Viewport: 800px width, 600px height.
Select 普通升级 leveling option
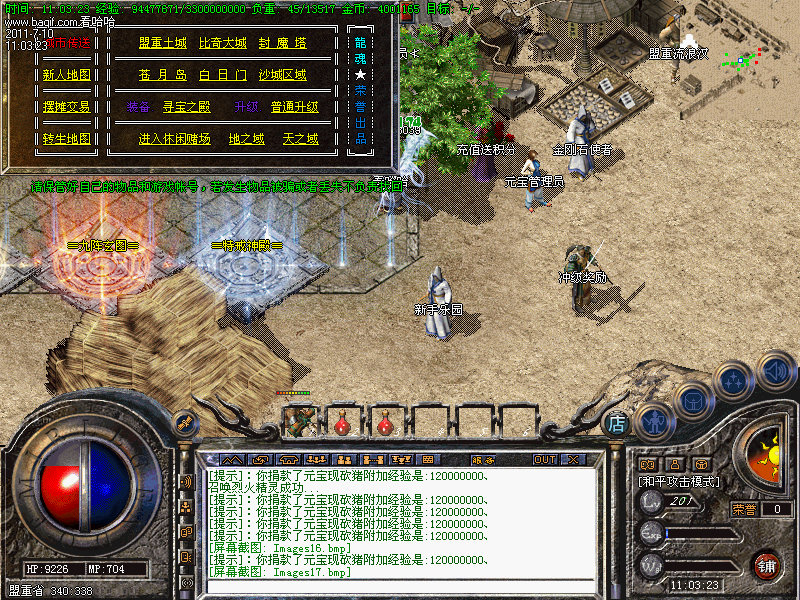(x=294, y=108)
